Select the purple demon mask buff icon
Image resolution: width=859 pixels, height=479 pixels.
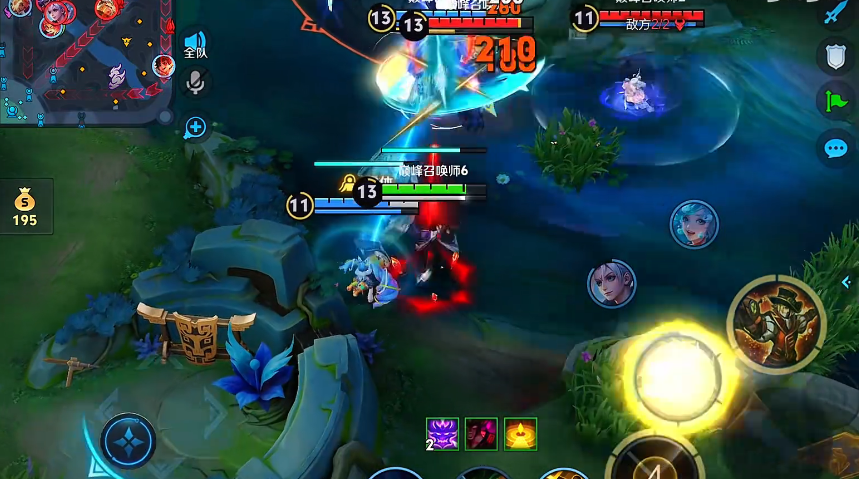point(442,433)
